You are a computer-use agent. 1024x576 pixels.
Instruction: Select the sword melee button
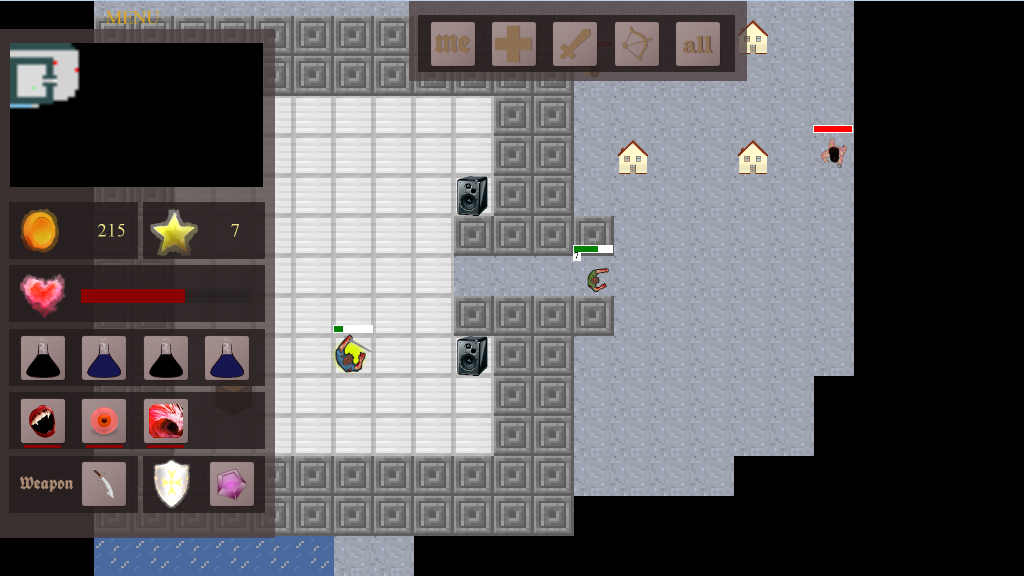575,44
